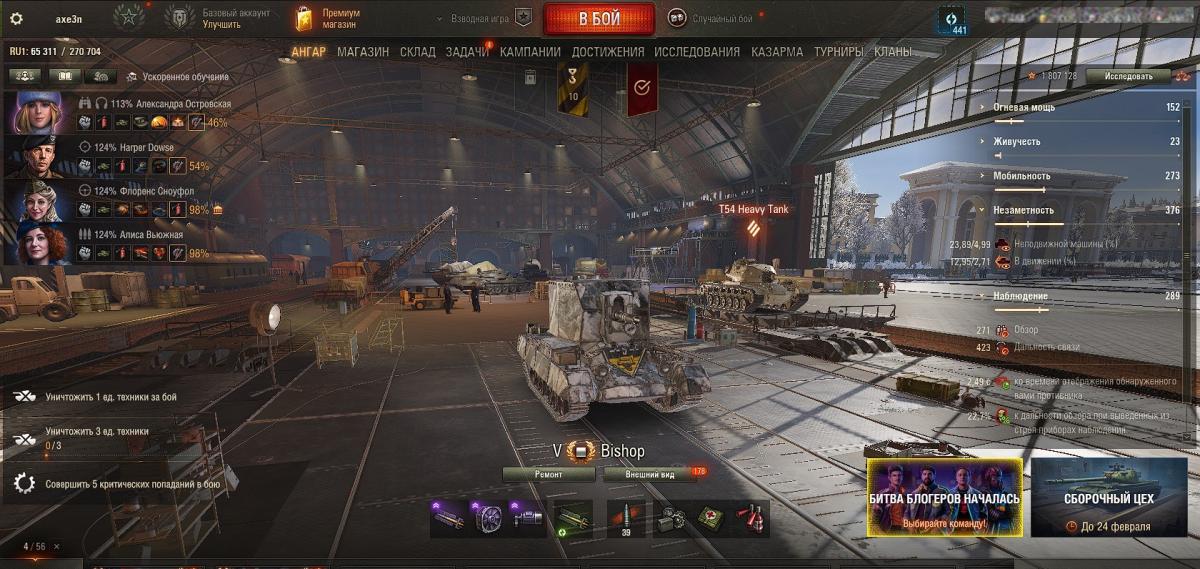Go to the КАМПАНИИ tab
1200x569 pixels.
530,52
